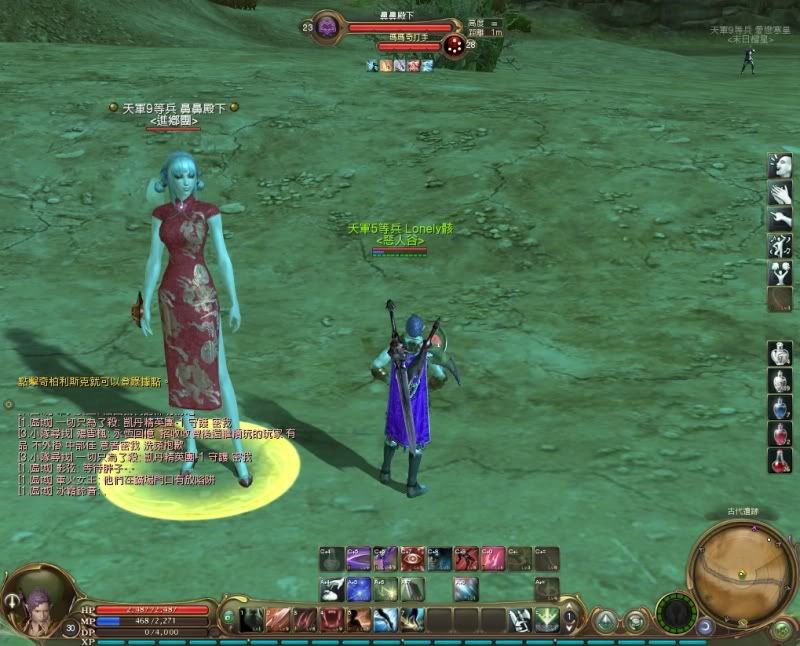Screen dimensions: 800x646
Task: Activate the red eye skill icon
Action: point(412,558)
